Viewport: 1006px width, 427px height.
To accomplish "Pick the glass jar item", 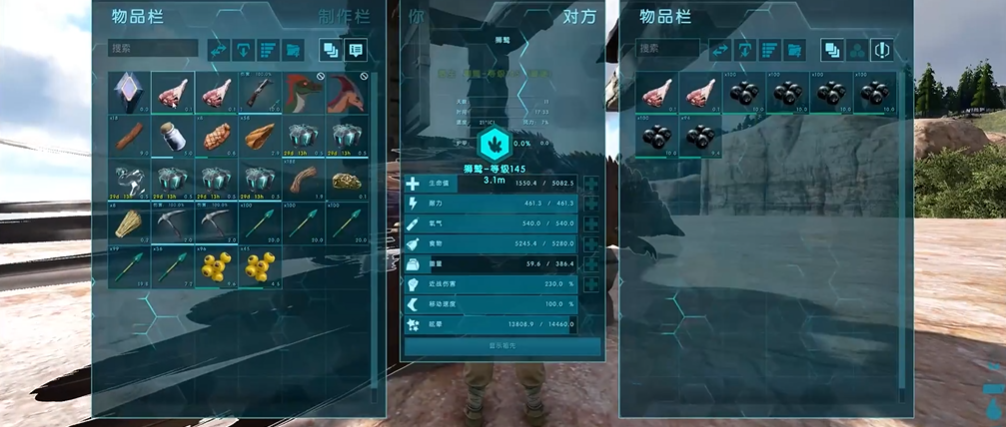I will point(172,135).
